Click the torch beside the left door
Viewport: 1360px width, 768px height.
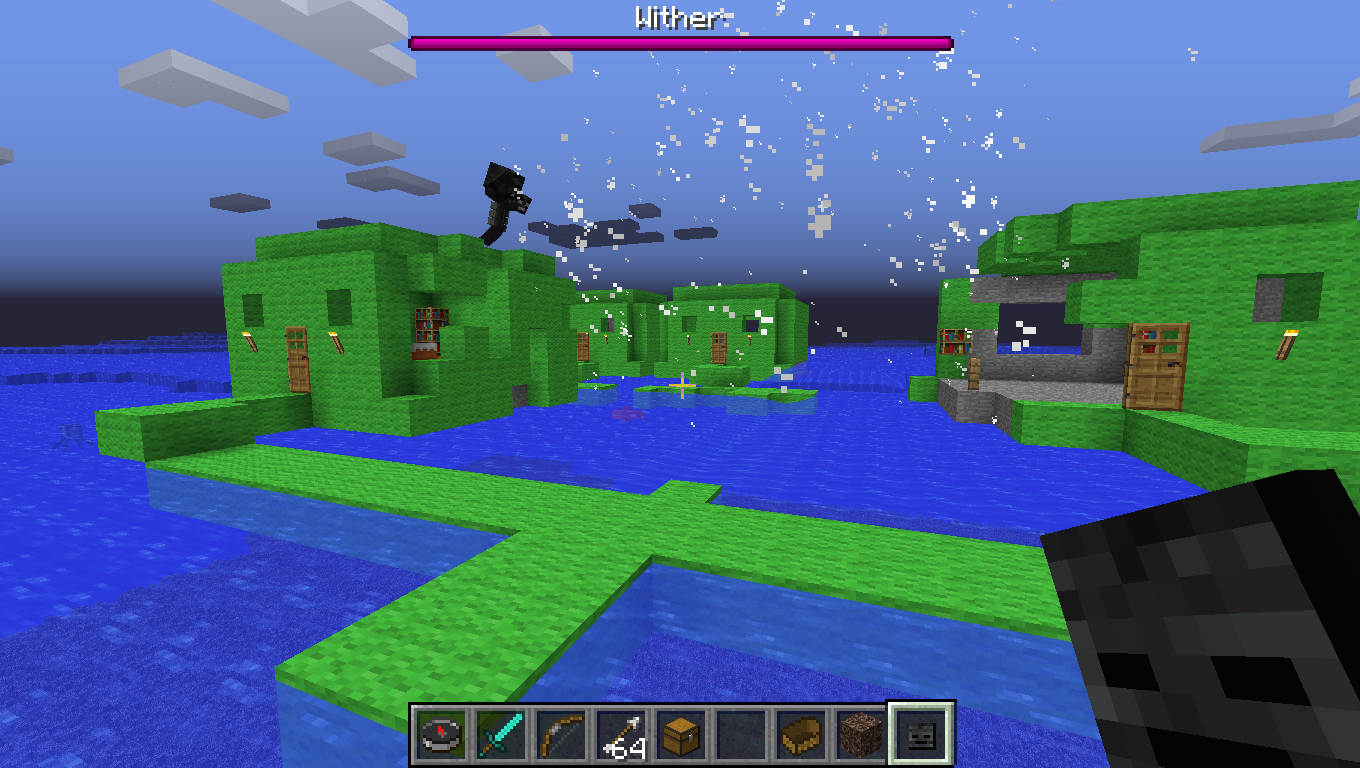252,341
